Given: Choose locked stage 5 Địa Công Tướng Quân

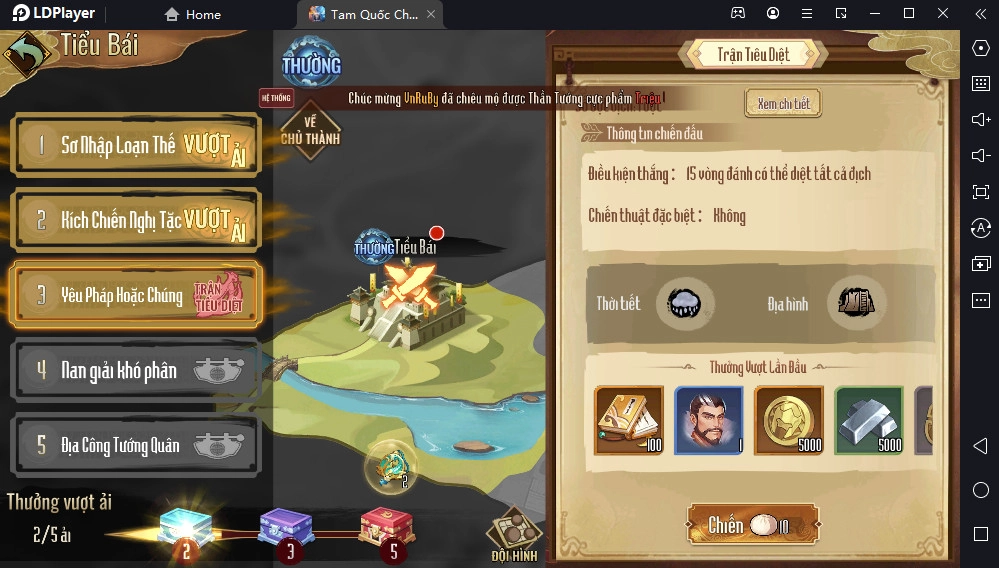Looking at the screenshot, I should [x=136, y=445].
